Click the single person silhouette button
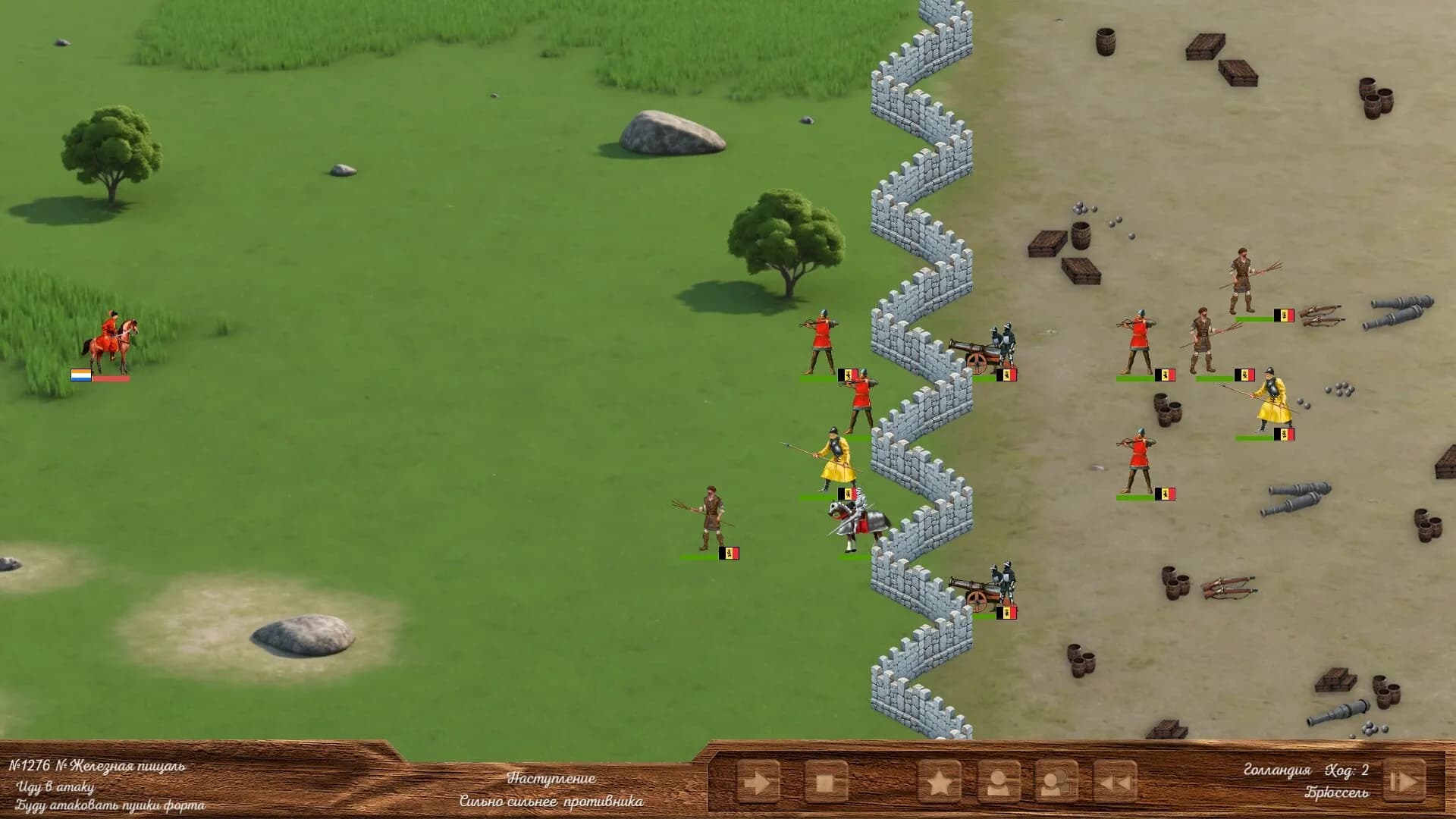1456x819 pixels. tap(998, 782)
